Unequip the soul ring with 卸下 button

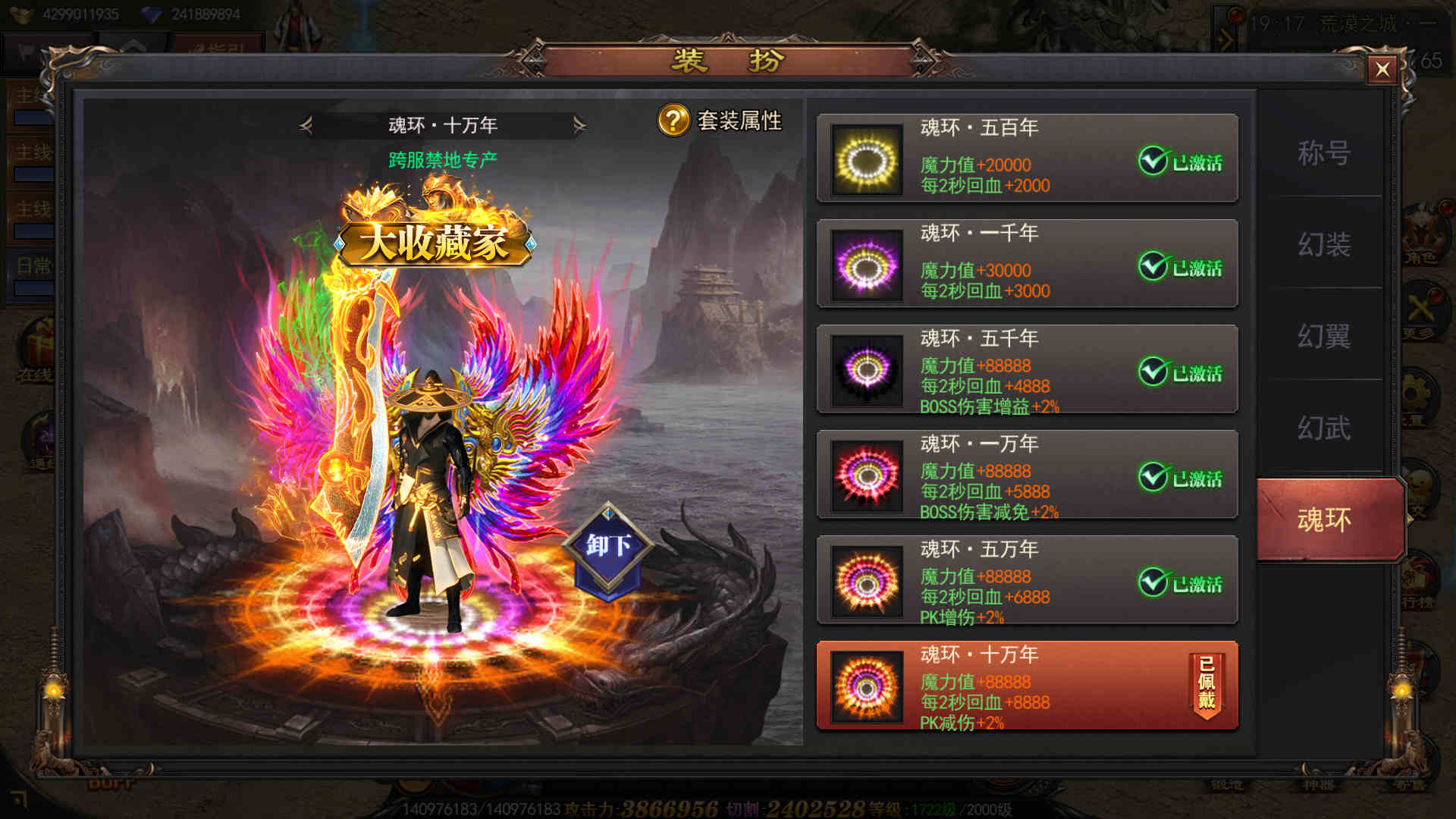pyautogui.click(x=608, y=546)
